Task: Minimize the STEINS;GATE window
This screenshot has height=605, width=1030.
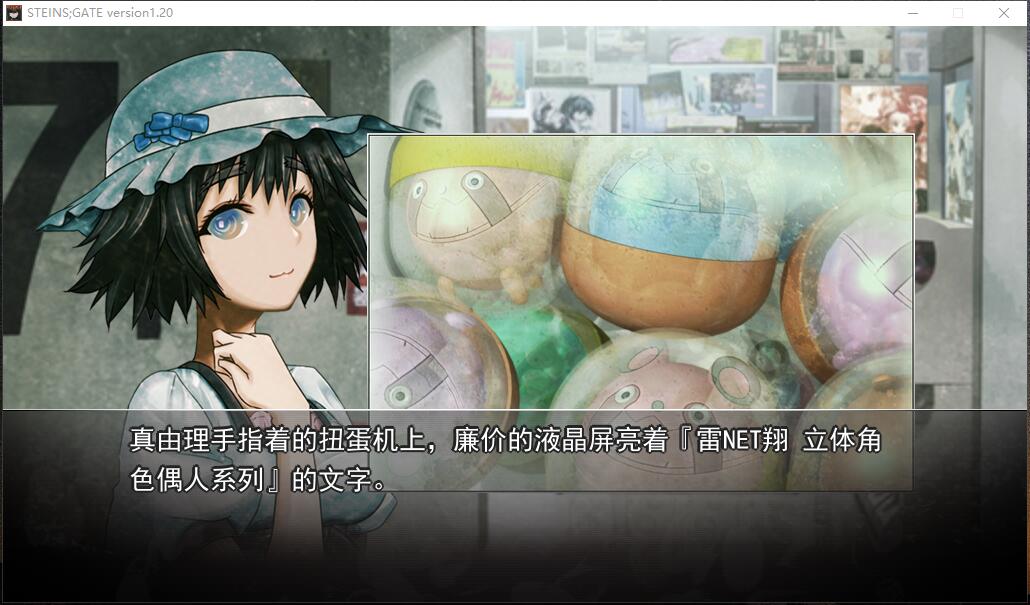Action: (913, 13)
